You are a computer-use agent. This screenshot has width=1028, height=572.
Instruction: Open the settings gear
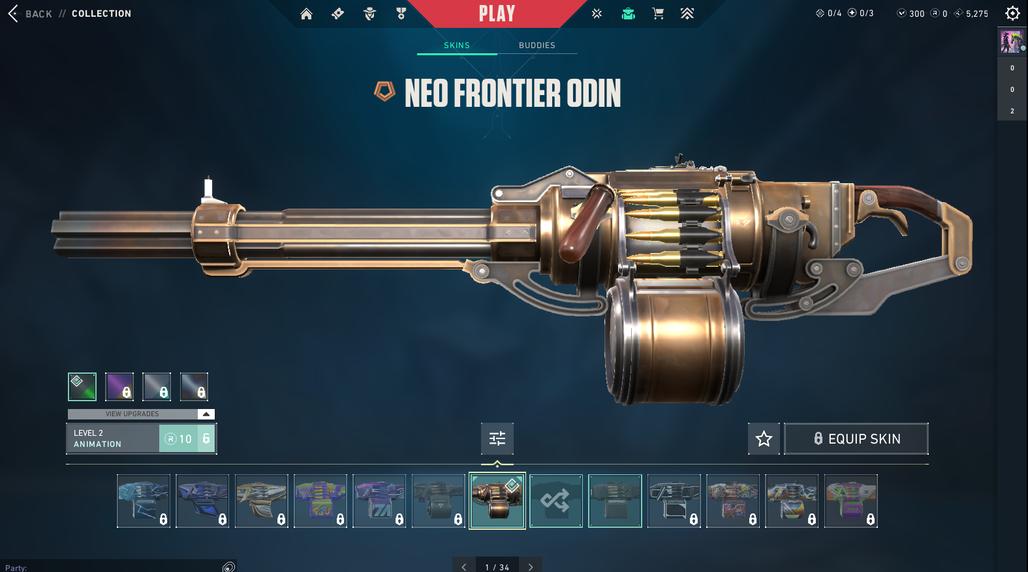[1012, 14]
